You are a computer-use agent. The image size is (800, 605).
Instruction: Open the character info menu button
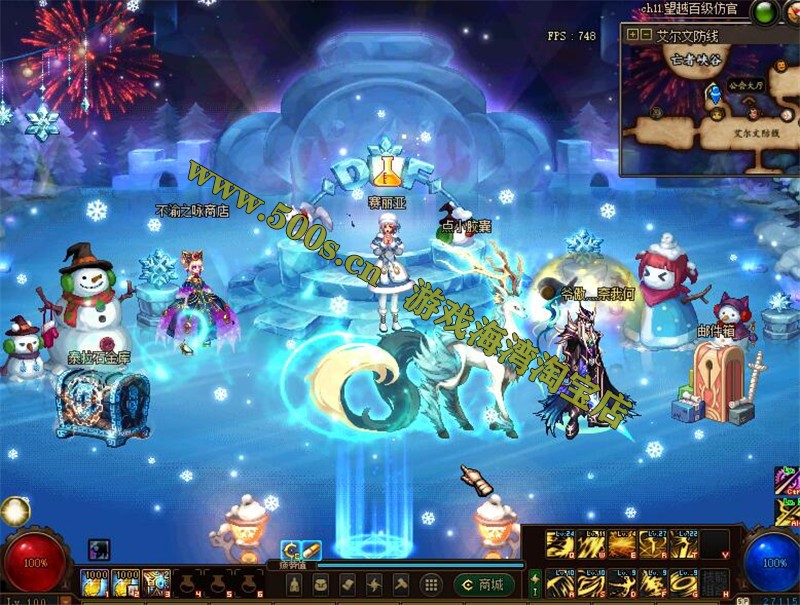pos(294,584)
